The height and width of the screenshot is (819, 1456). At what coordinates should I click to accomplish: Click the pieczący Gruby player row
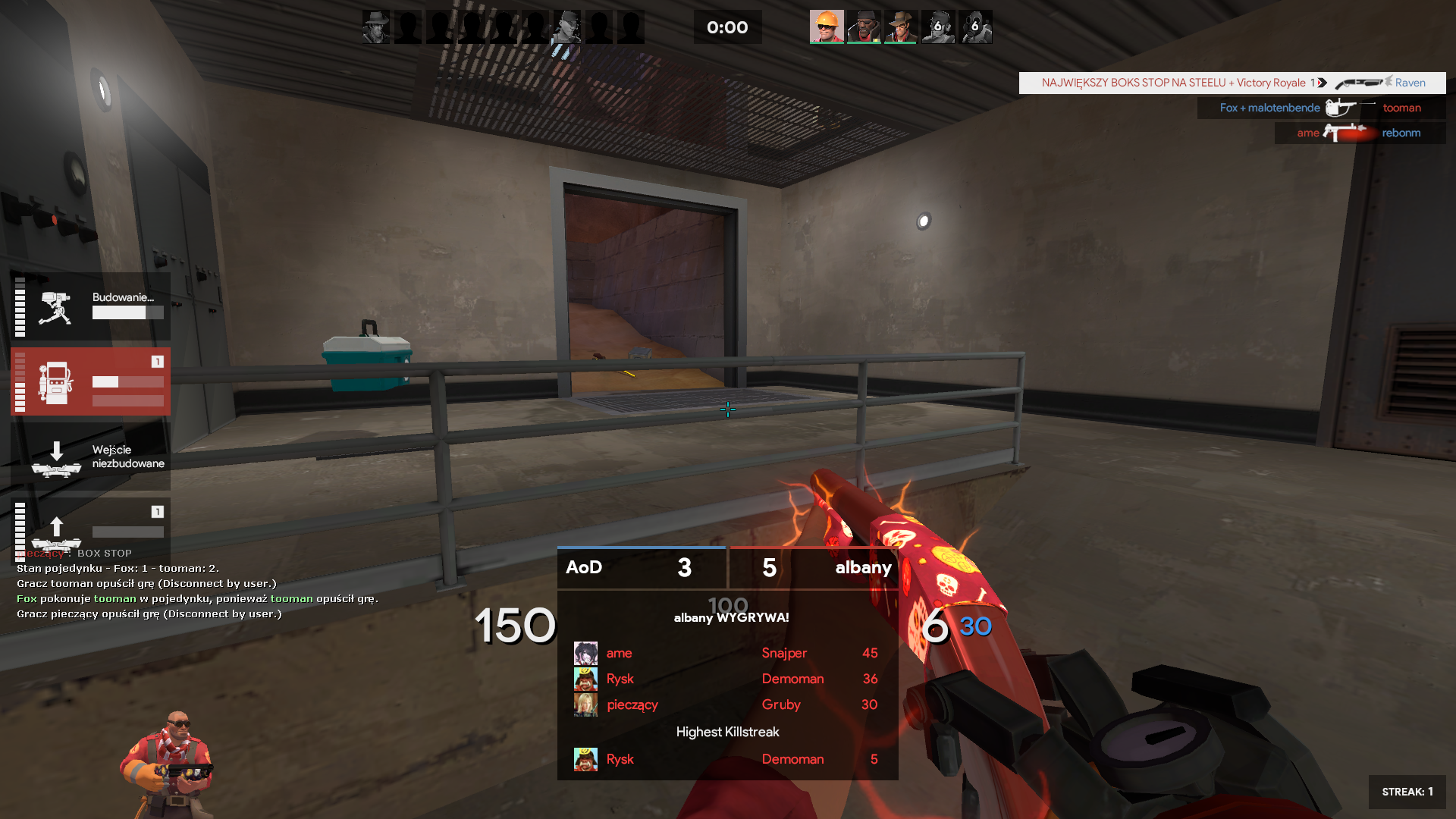tap(726, 704)
